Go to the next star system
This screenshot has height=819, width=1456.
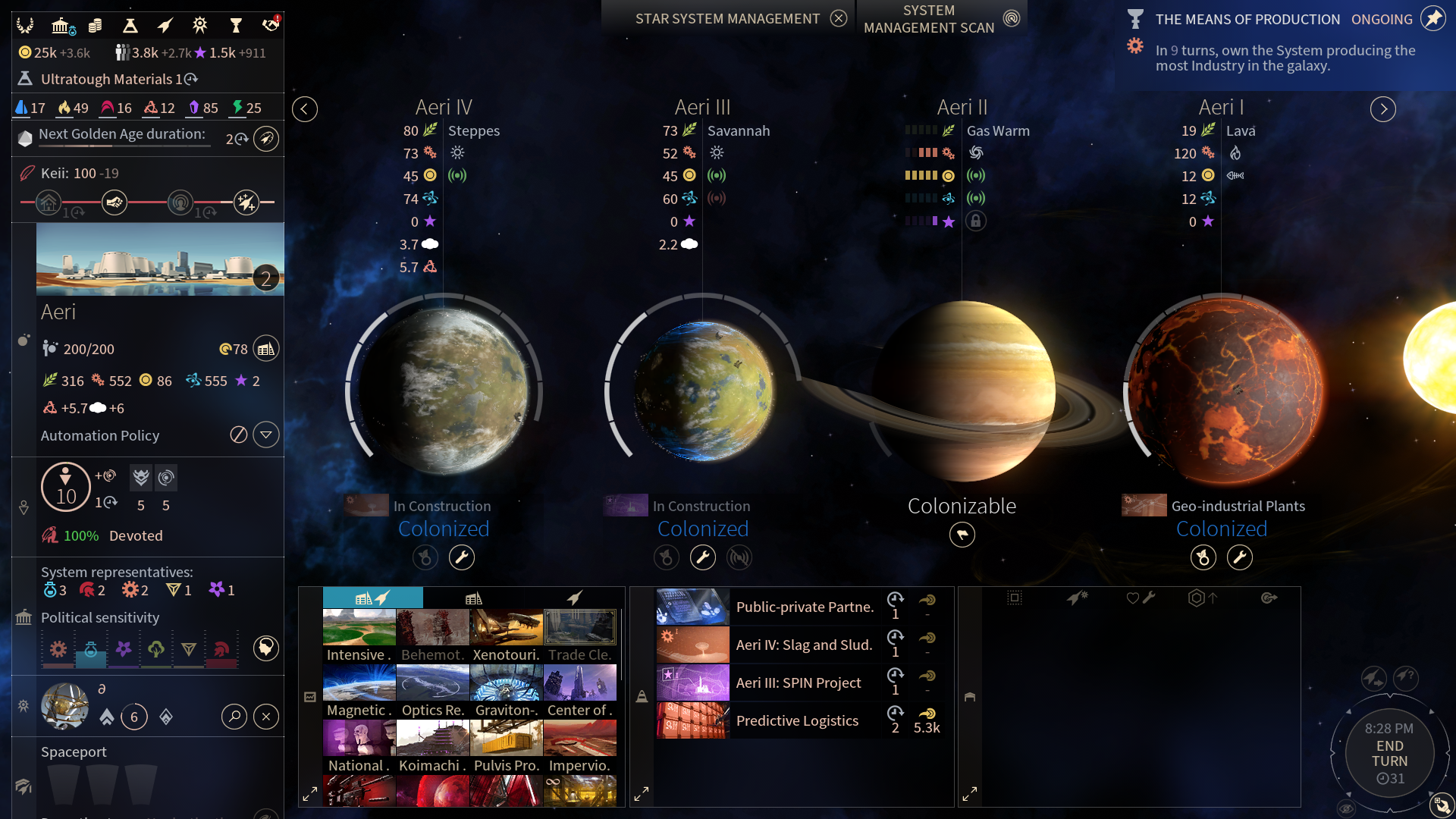click(1382, 109)
